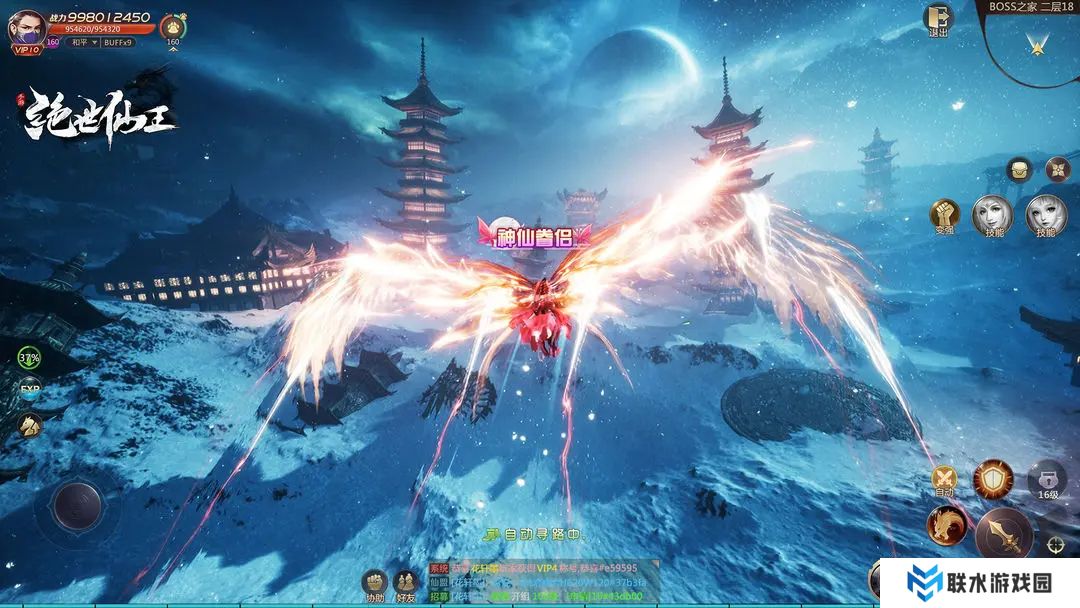Viewport: 1080px width, 608px height.
Task: Exit the dungeon with the 退出 button
Action: [x=938, y=20]
